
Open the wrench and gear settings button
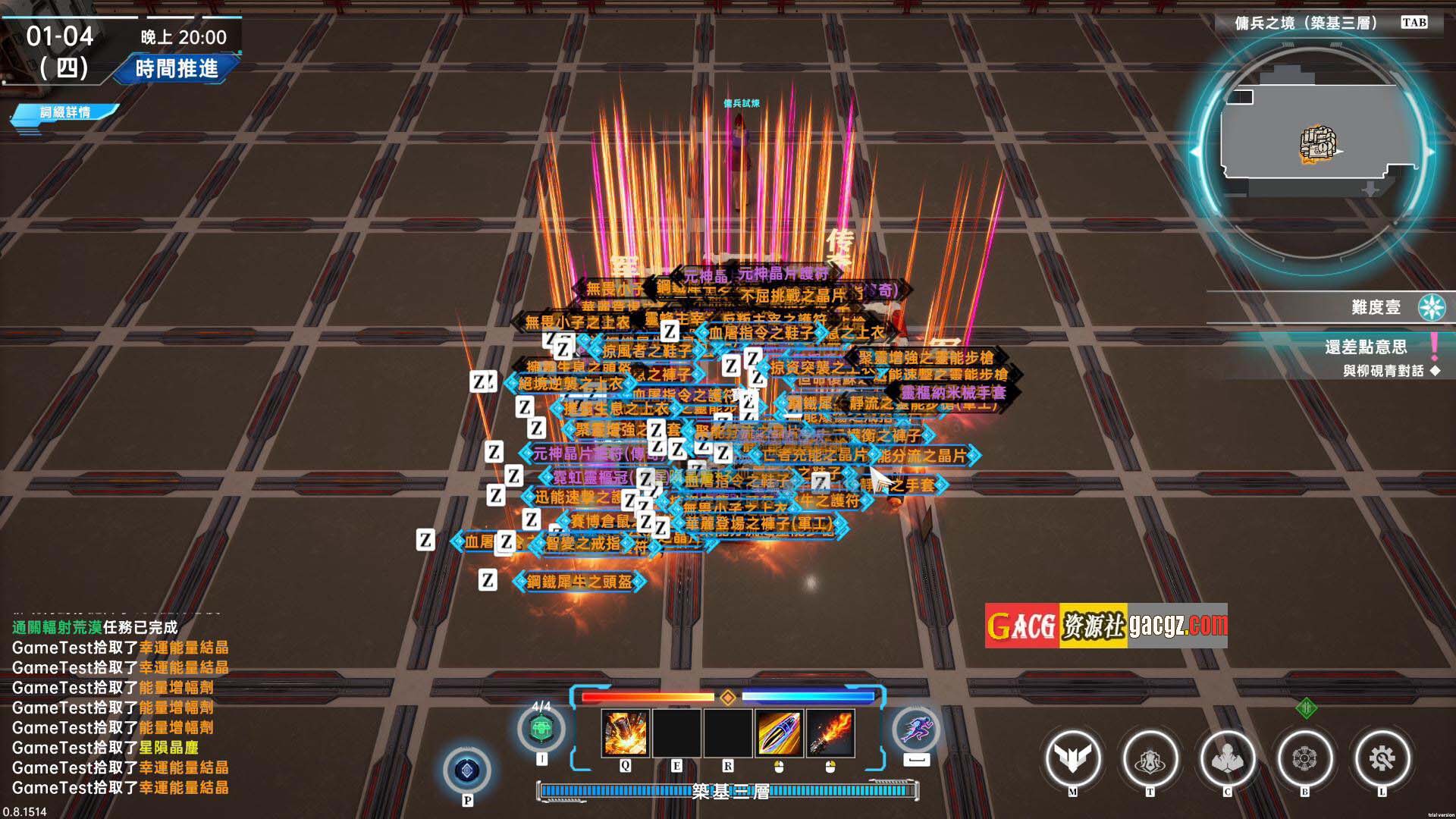1382,758
